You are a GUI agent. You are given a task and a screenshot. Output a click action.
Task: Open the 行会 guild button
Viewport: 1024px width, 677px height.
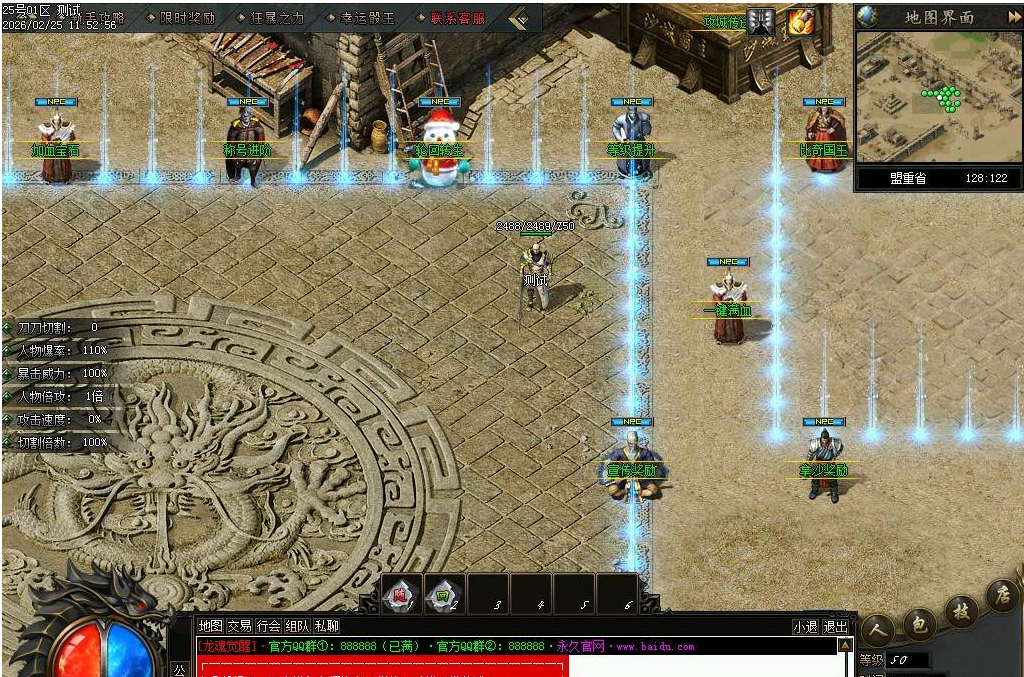pyautogui.click(x=268, y=626)
